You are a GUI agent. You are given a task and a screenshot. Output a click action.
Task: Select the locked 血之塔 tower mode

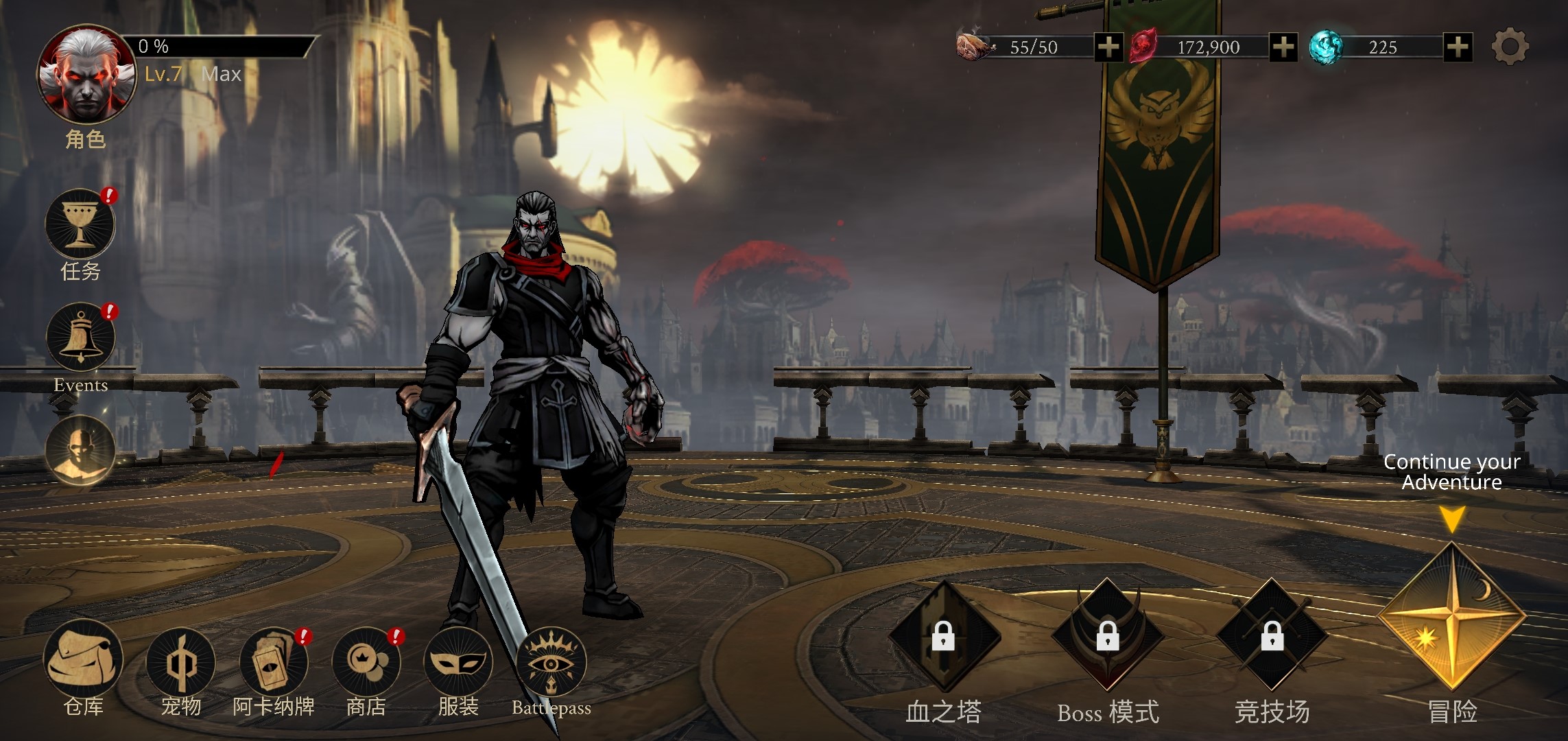click(944, 635)
